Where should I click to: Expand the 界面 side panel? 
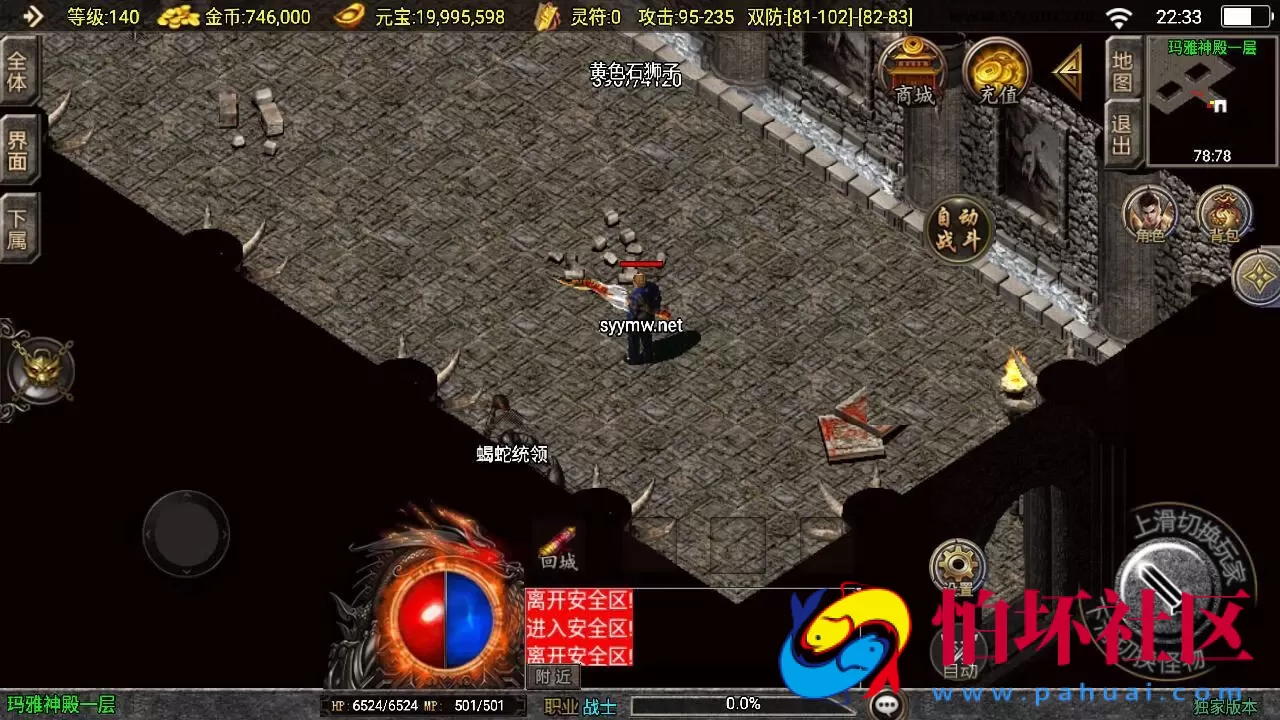18,148
